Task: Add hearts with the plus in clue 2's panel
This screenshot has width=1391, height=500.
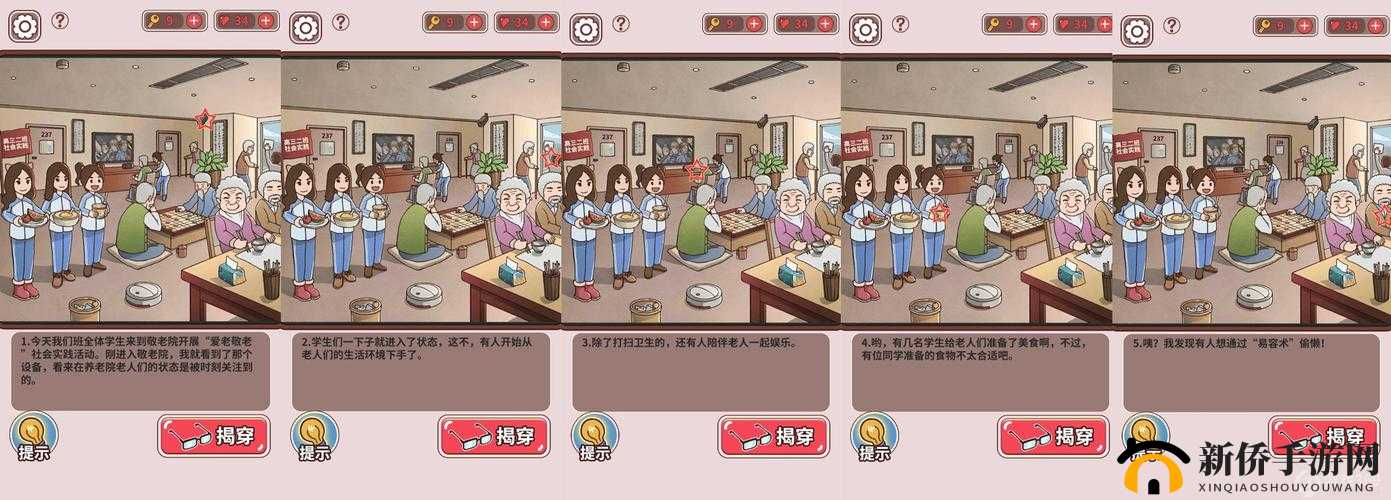Action: point(546,21)
